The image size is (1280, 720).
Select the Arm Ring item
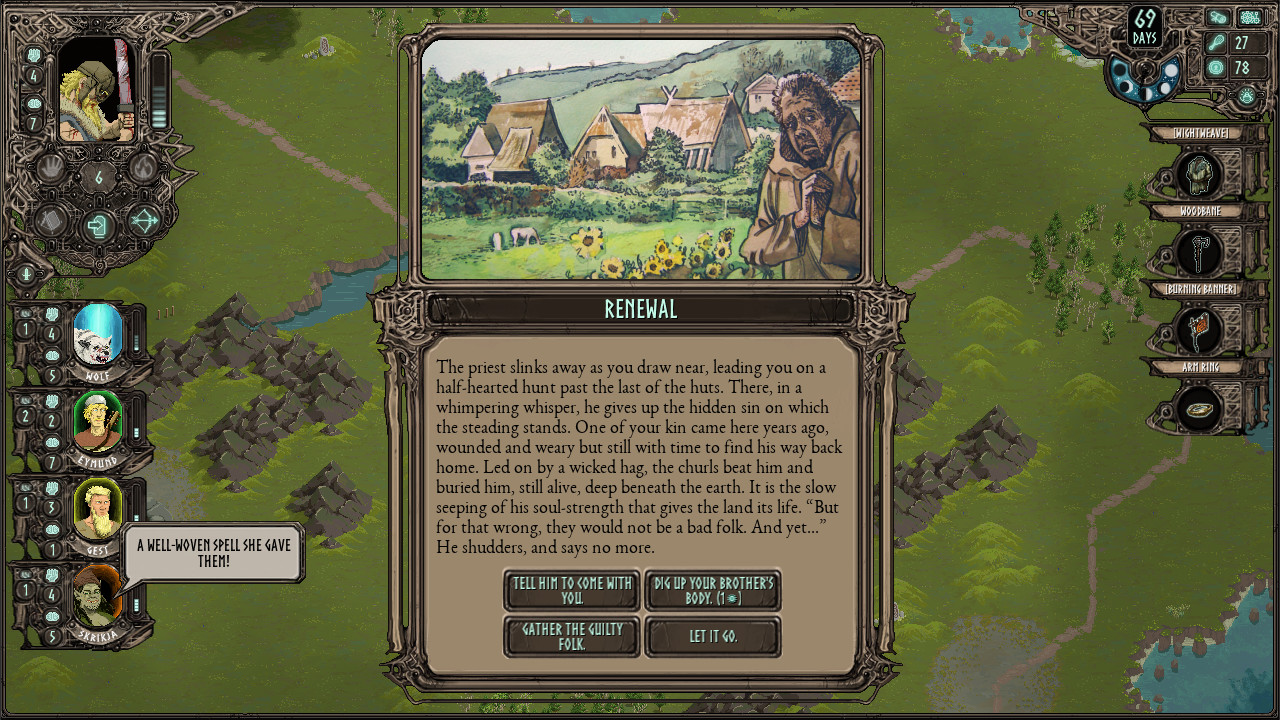(x=1198, y=409)
